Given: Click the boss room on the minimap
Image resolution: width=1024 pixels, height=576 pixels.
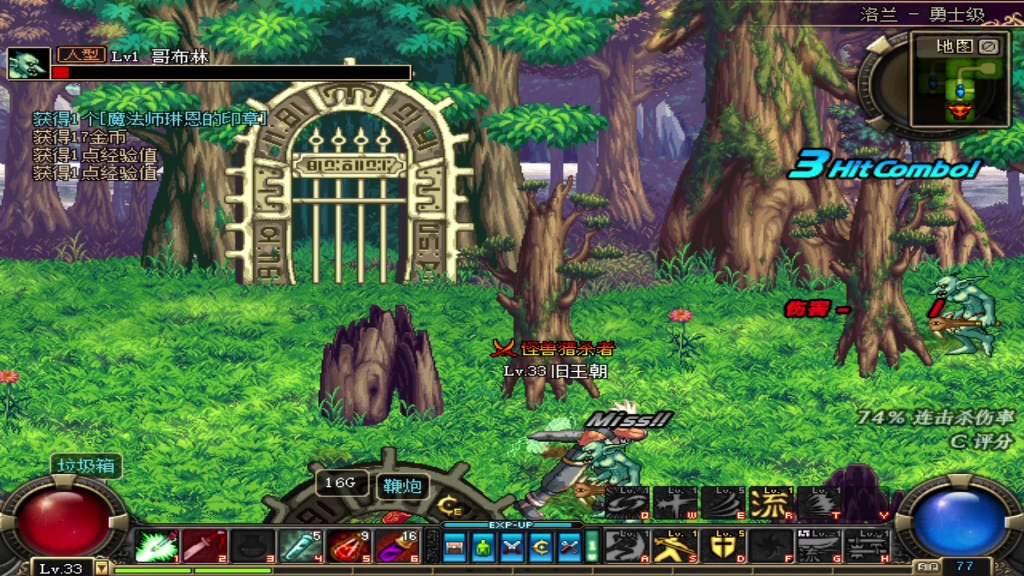Looking at the screenshot, I should pos(960,110).
